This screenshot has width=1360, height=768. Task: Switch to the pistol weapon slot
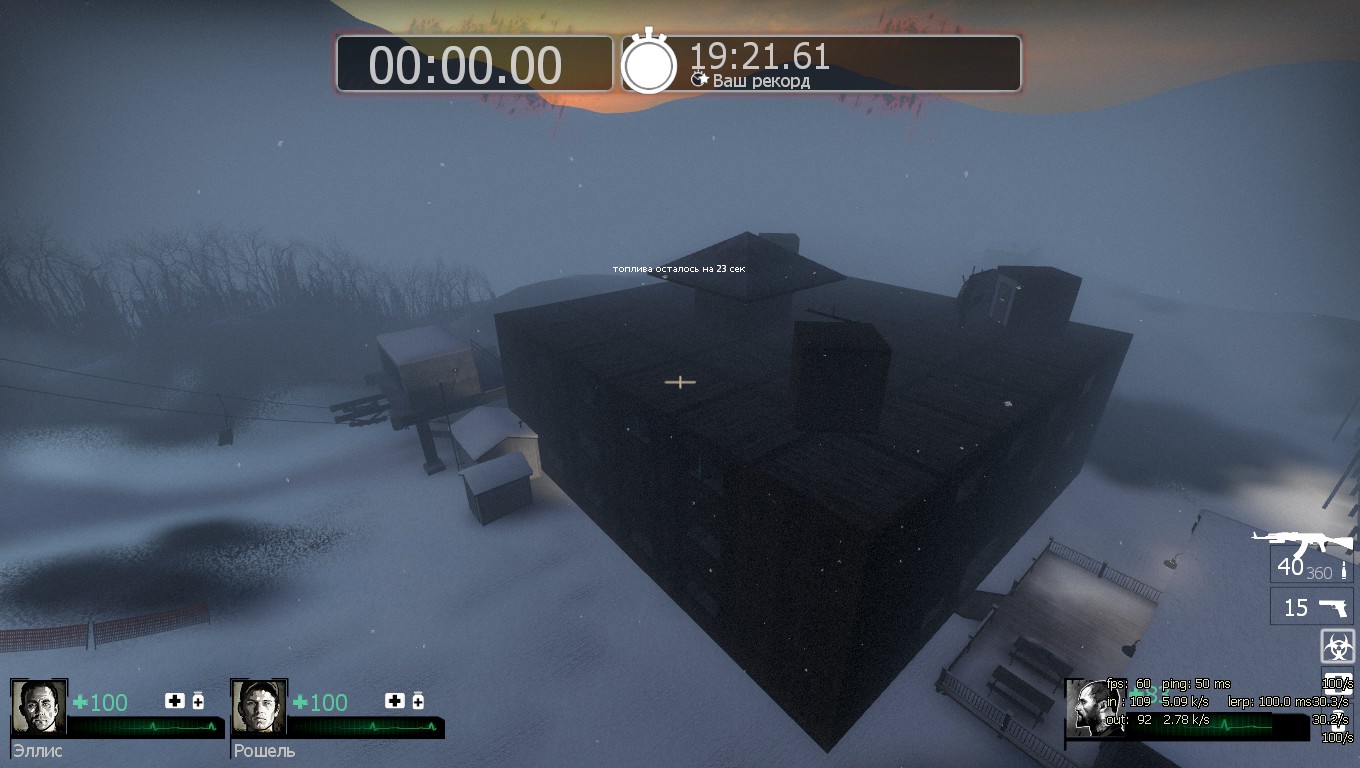click(x=1310, y=607)
